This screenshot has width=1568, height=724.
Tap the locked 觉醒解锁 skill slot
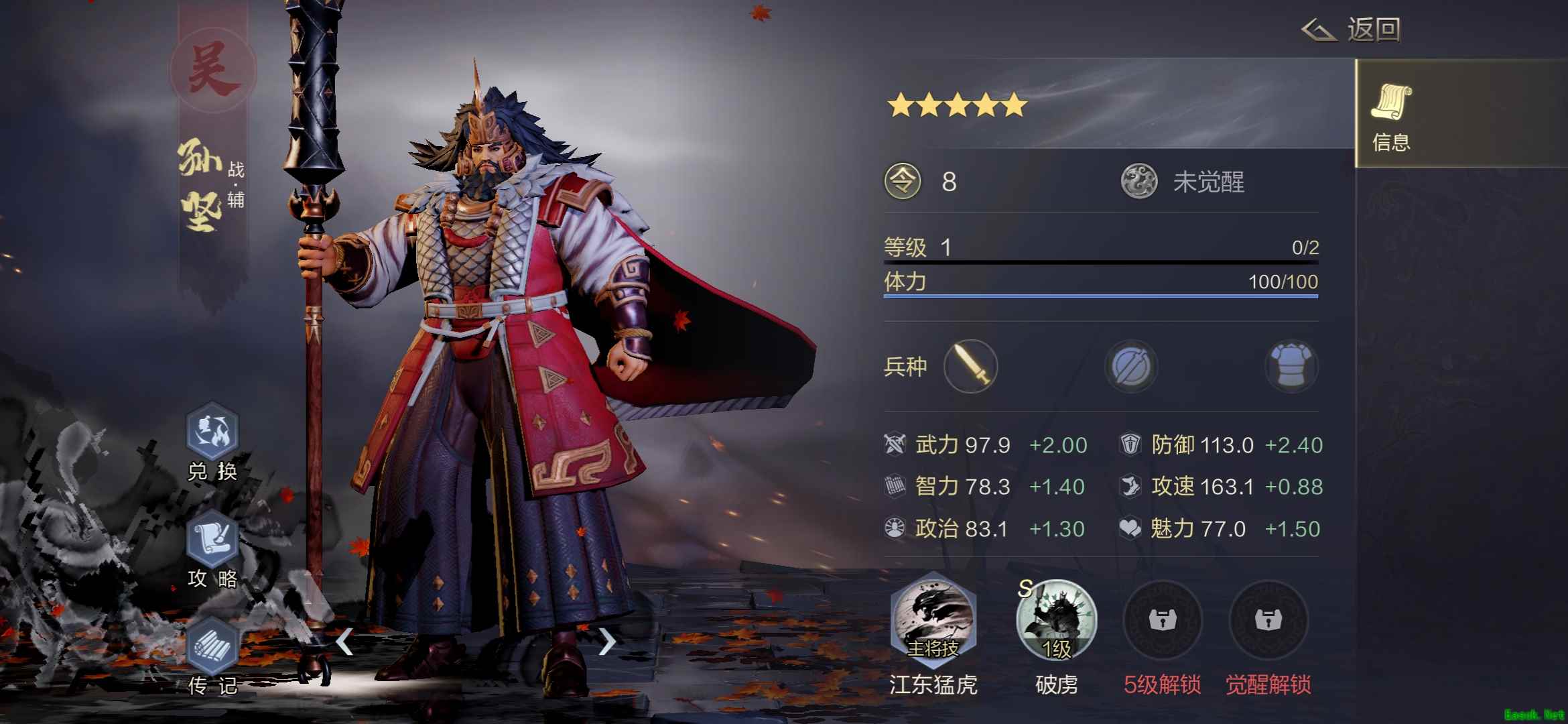pyautogui.click(x=1268, y=620)
